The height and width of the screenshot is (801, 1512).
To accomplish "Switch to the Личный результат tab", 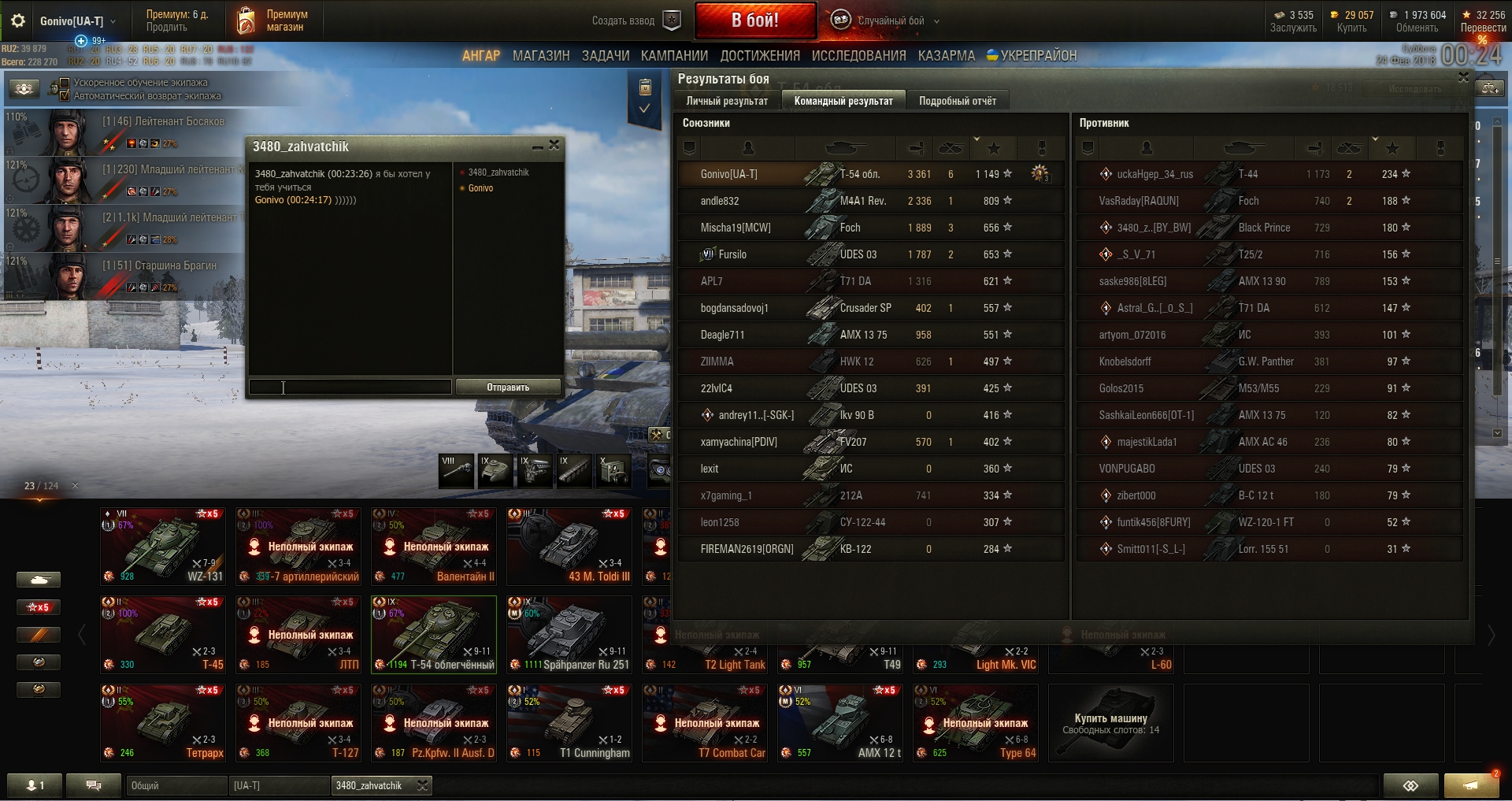I will pyautogui.click(x=726, y=101).
